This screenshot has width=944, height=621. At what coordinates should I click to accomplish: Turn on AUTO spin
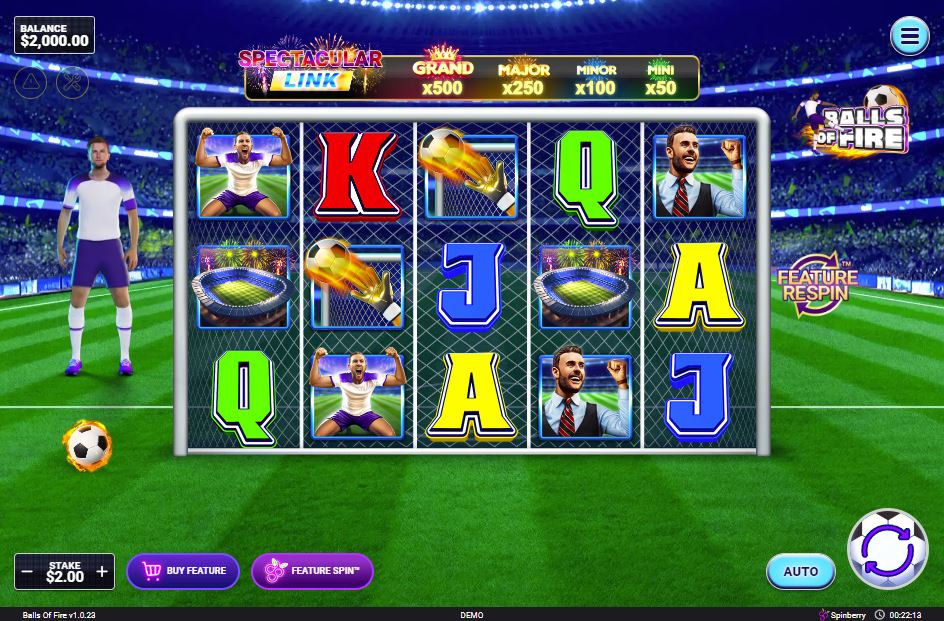point(800,571)
